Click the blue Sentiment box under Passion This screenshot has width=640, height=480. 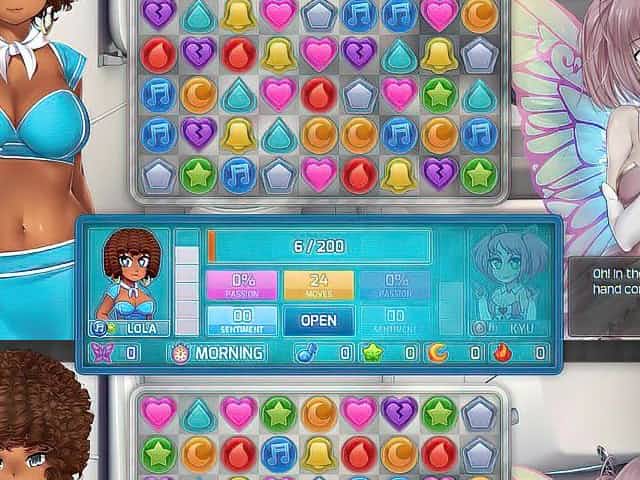click(241, 320)
